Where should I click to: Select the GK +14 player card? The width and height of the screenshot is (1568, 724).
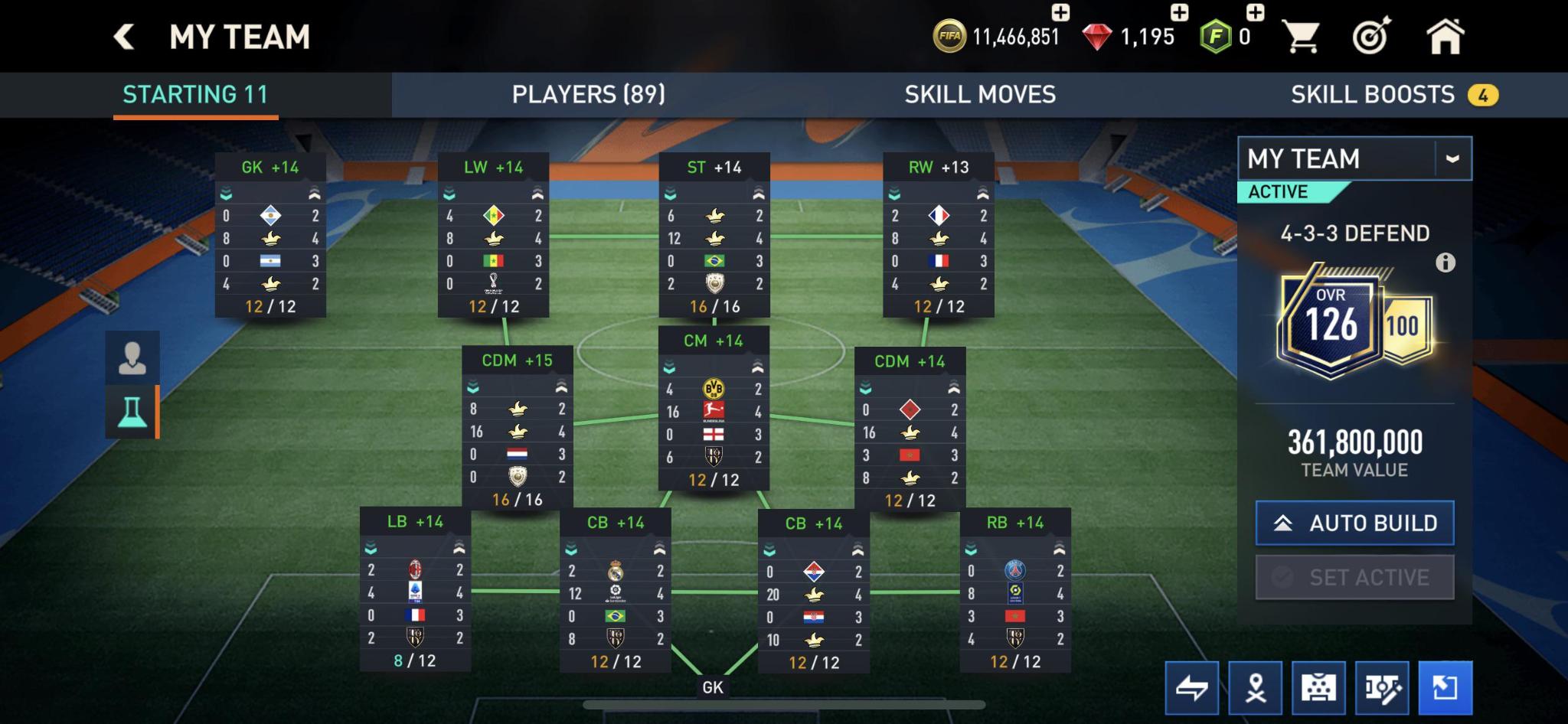(270, 235)
